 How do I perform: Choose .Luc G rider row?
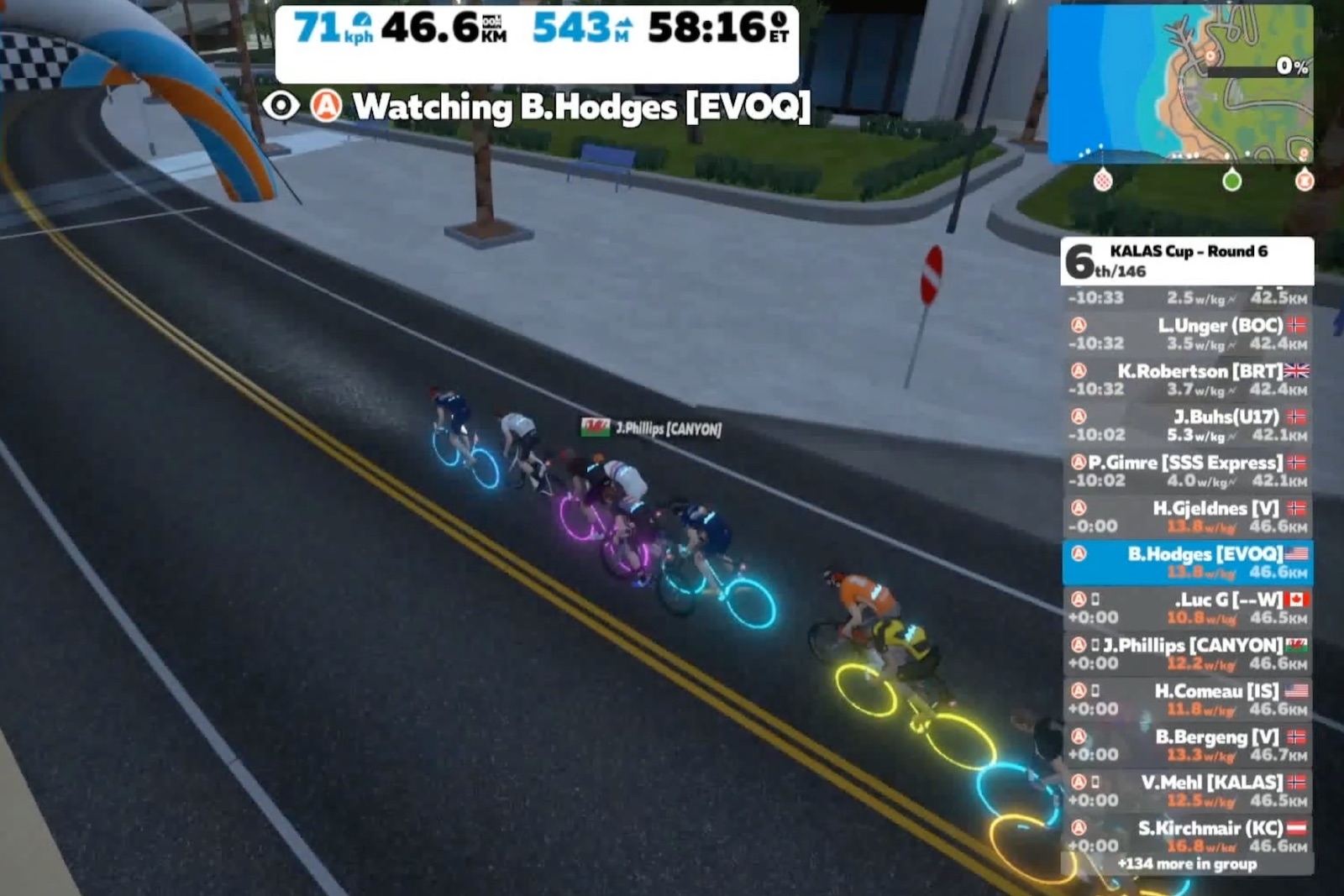1188,608
